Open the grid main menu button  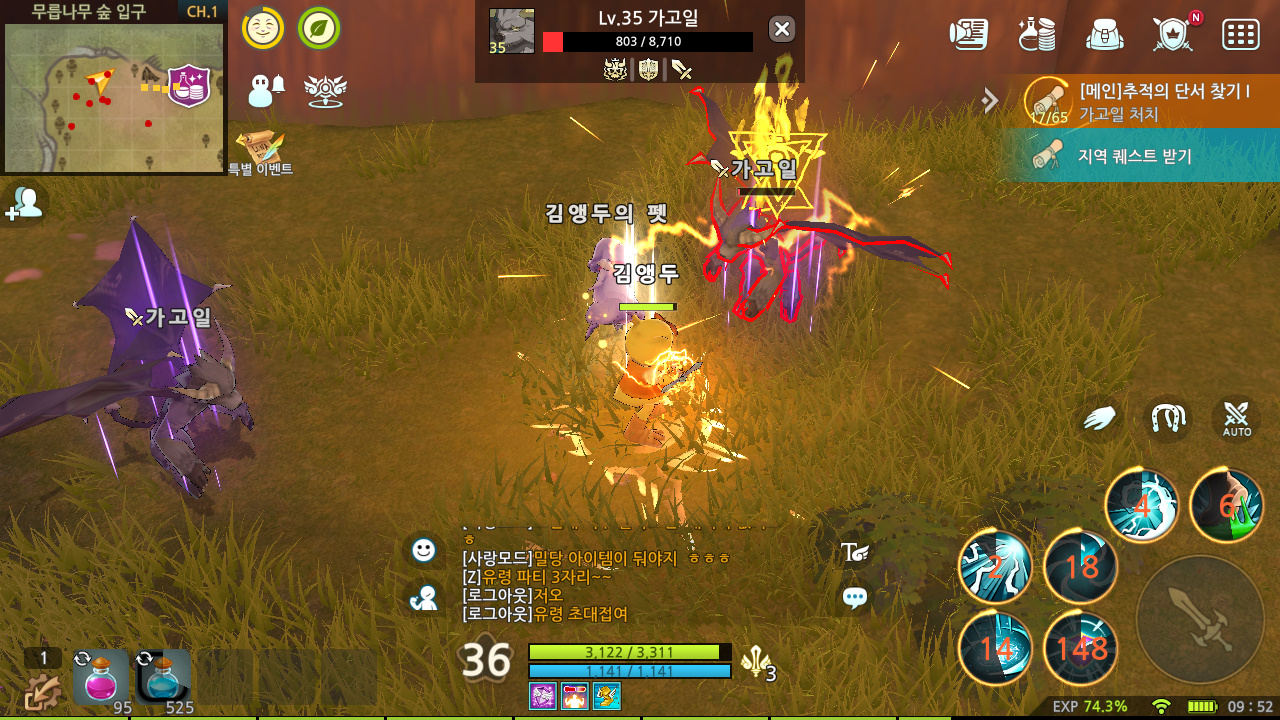(1240, 33)
